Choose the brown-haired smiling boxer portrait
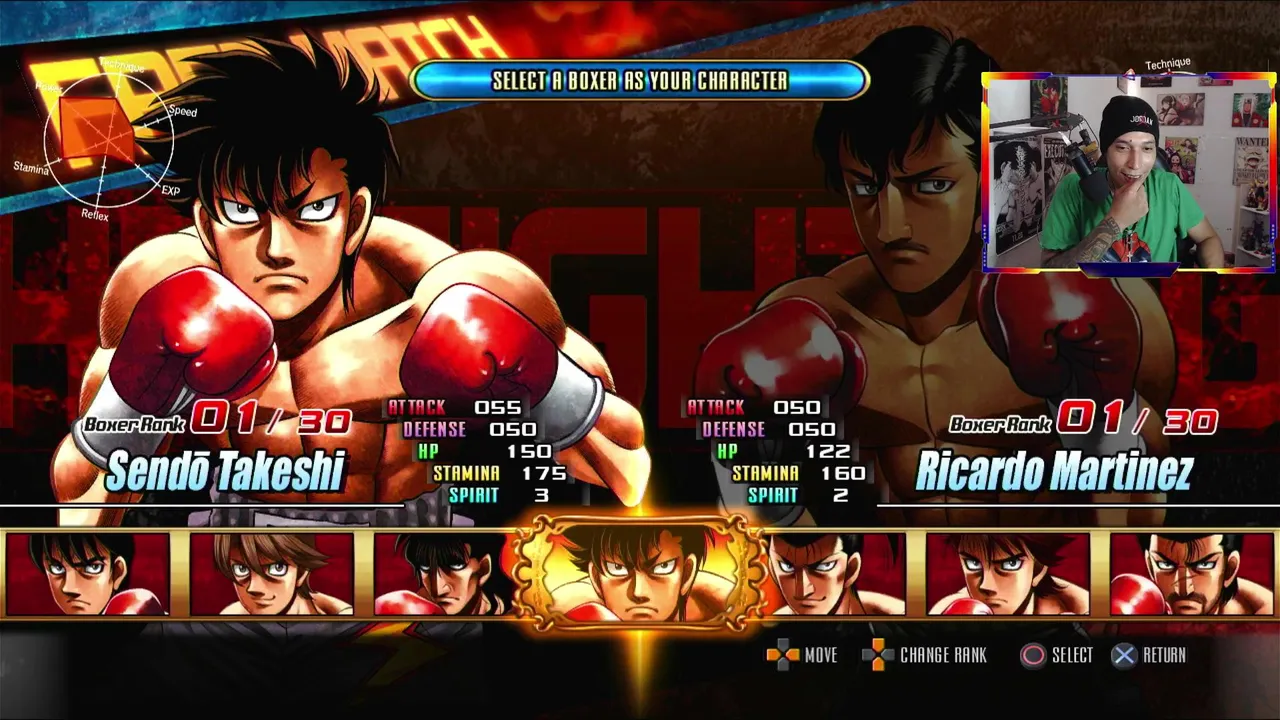Image resolution: width=1280 pixels, height=720 pixels. tap(272, 574)
